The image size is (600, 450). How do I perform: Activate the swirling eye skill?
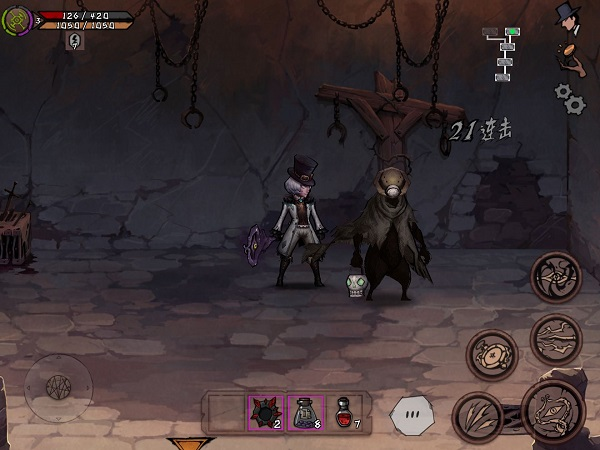tap(555, 277)
